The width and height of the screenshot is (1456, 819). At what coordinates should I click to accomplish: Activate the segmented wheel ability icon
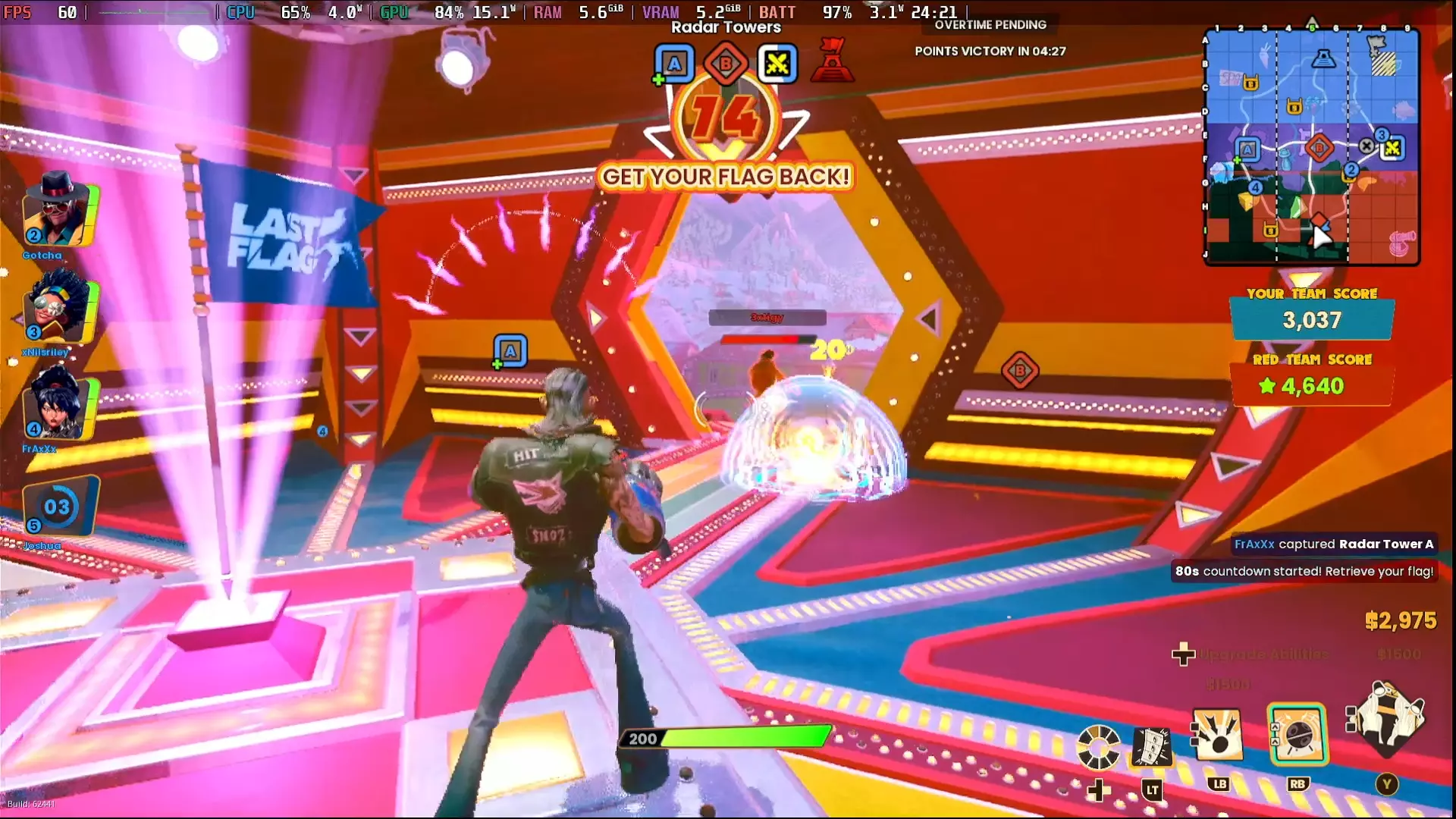coord(1098,748)
